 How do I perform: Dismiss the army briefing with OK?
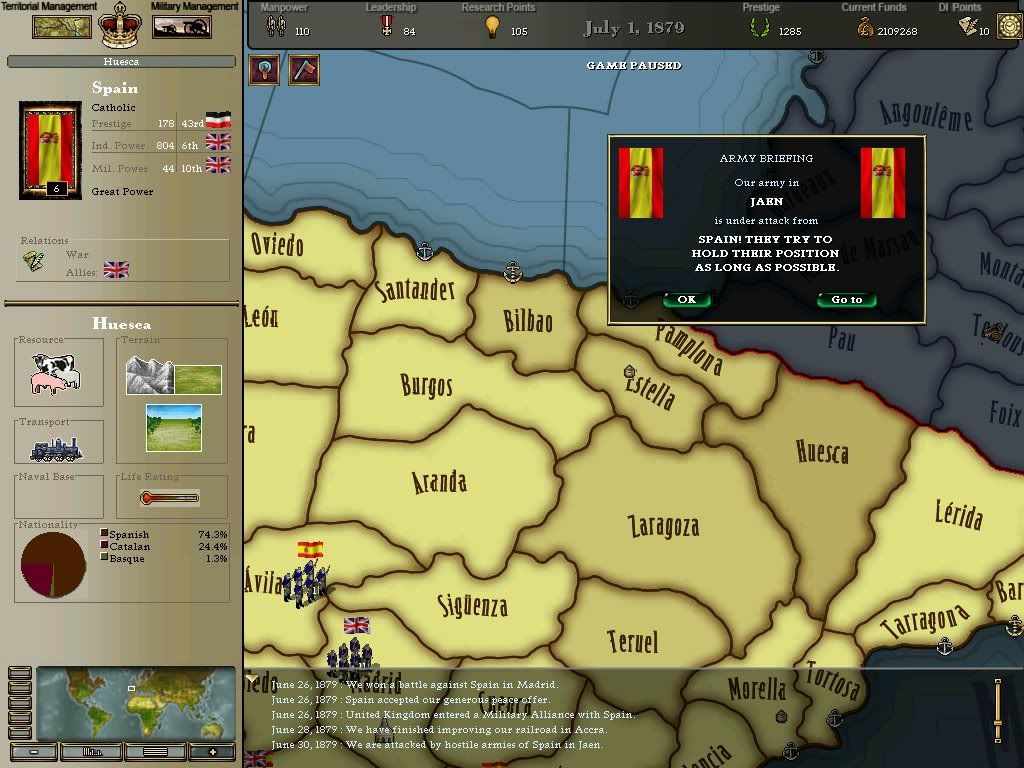(x=686, y=300)
